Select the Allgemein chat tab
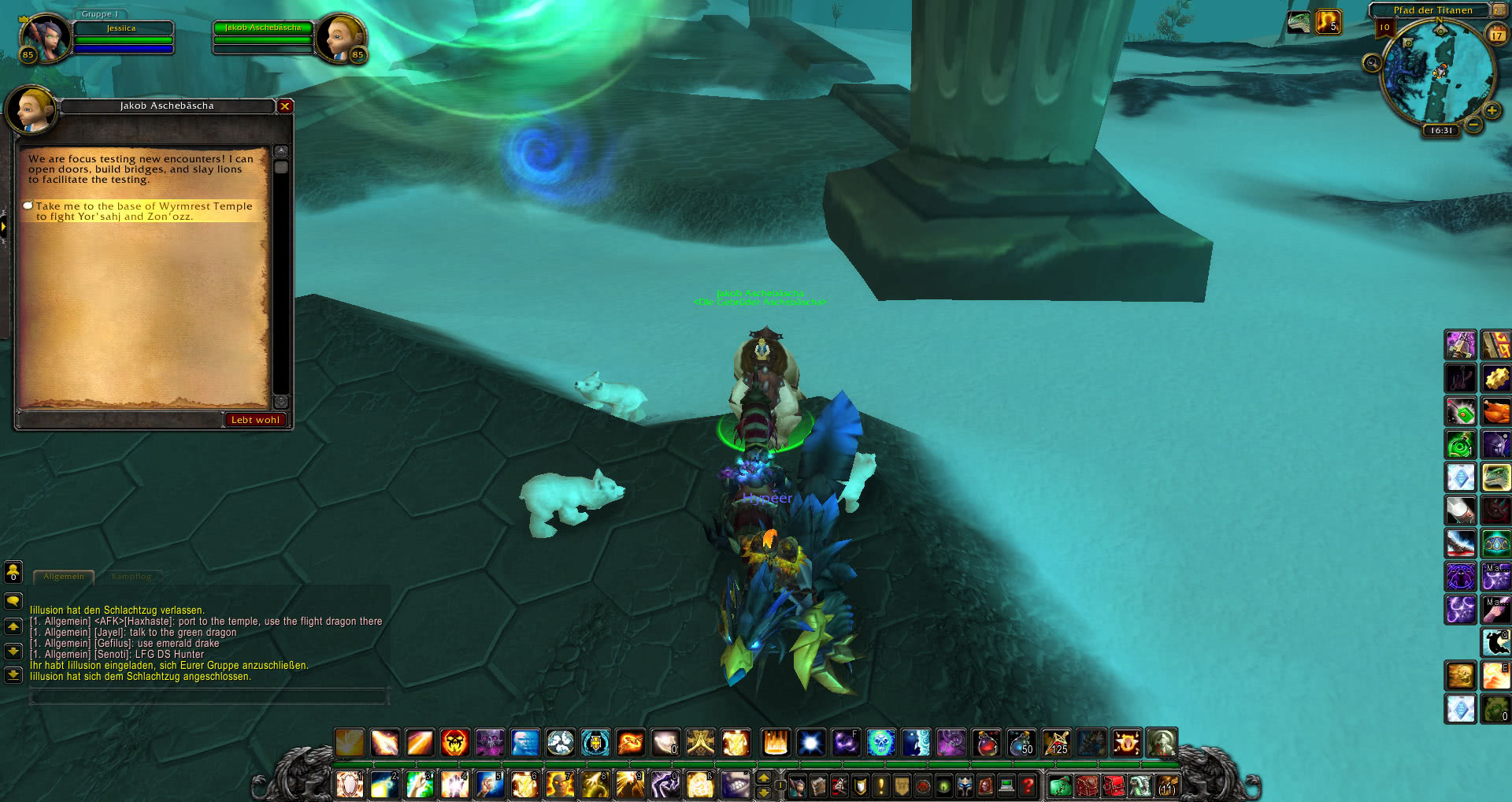1512x802 pixels. [64, 577]
